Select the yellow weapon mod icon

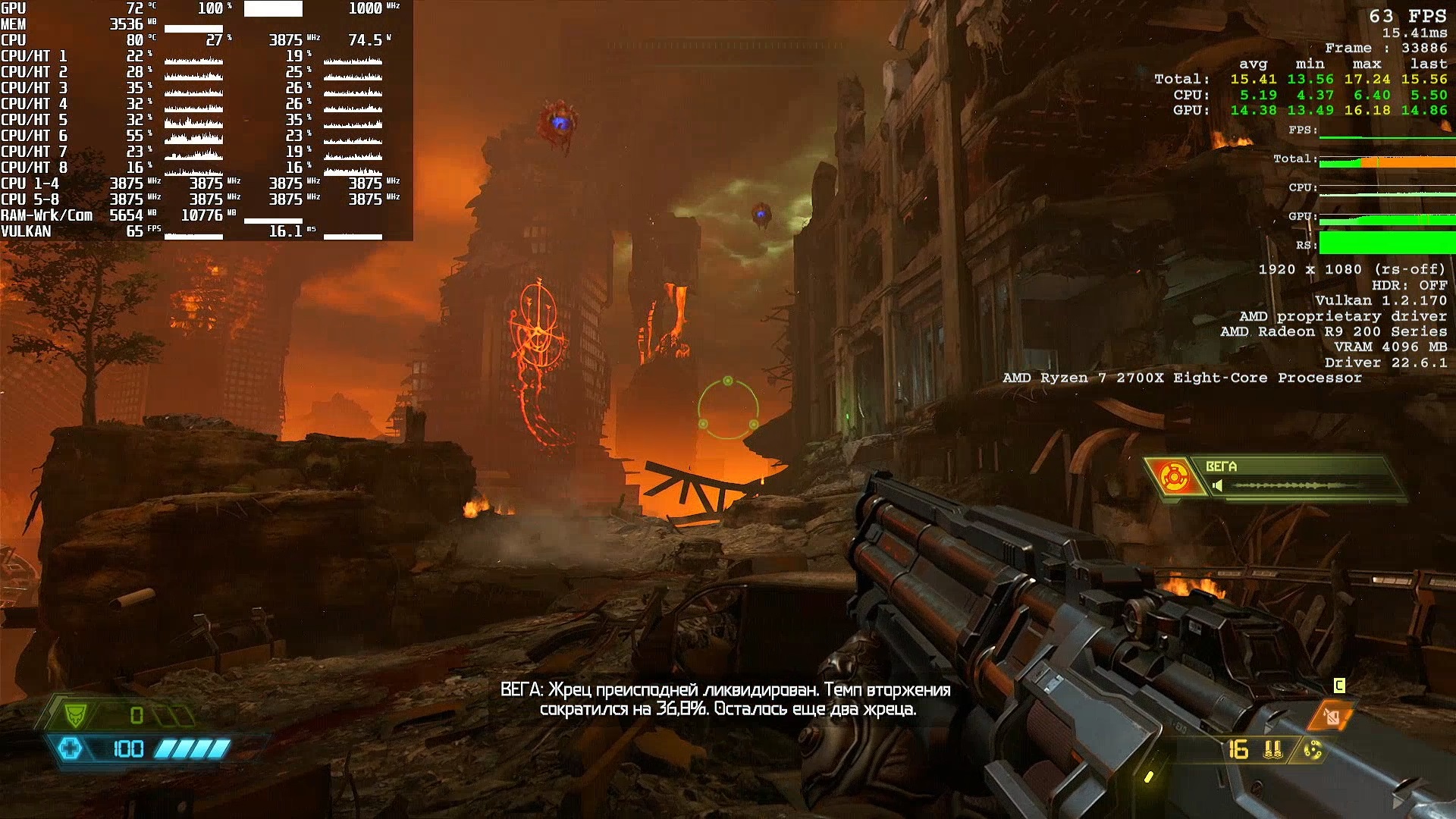(x=1313, y=750)
